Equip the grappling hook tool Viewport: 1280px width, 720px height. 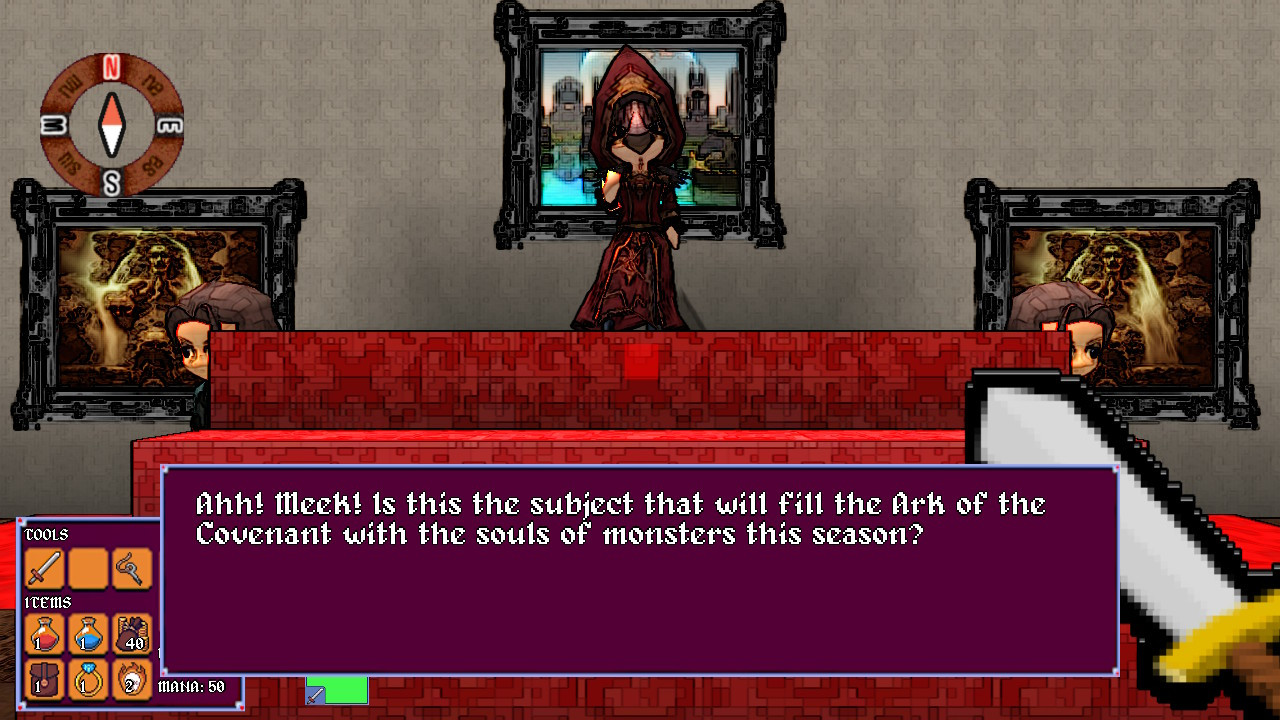tap(131, 567)
